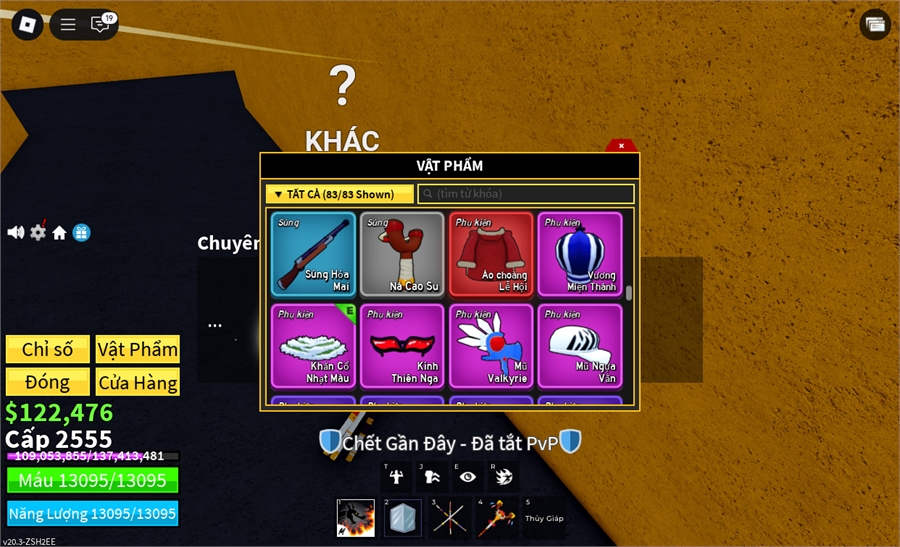Close the Vật Phẩm inventory window
900x547 pixels.
click(x=621, y=146)
